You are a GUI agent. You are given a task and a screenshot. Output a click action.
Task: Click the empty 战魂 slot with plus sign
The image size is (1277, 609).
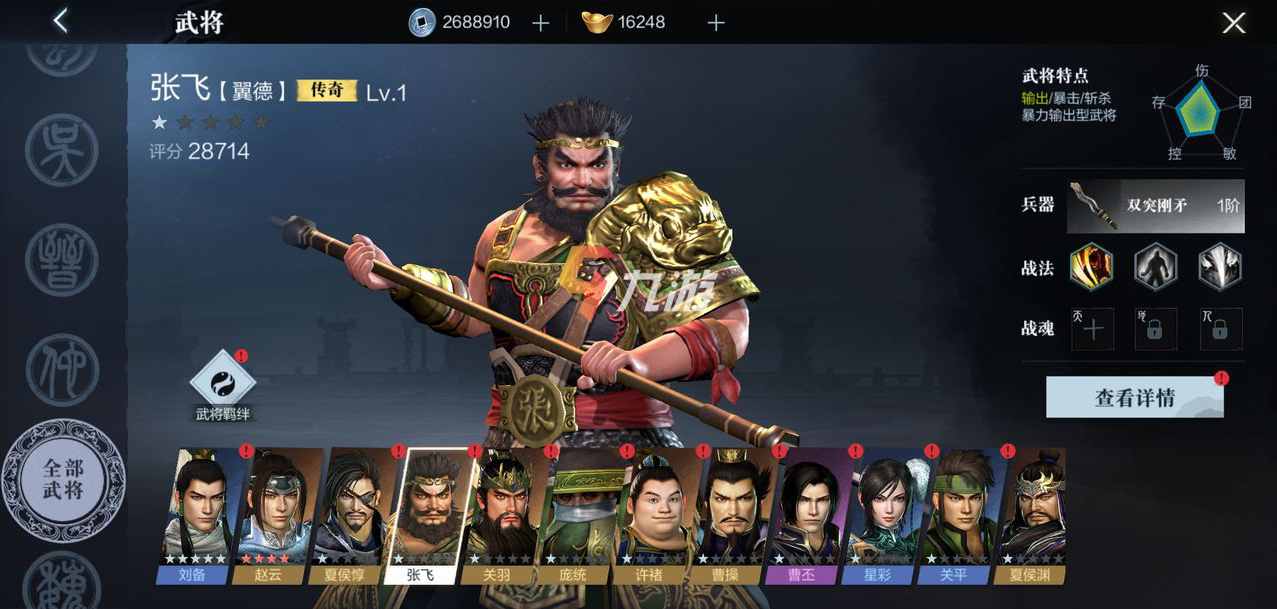click(1093, 330)
